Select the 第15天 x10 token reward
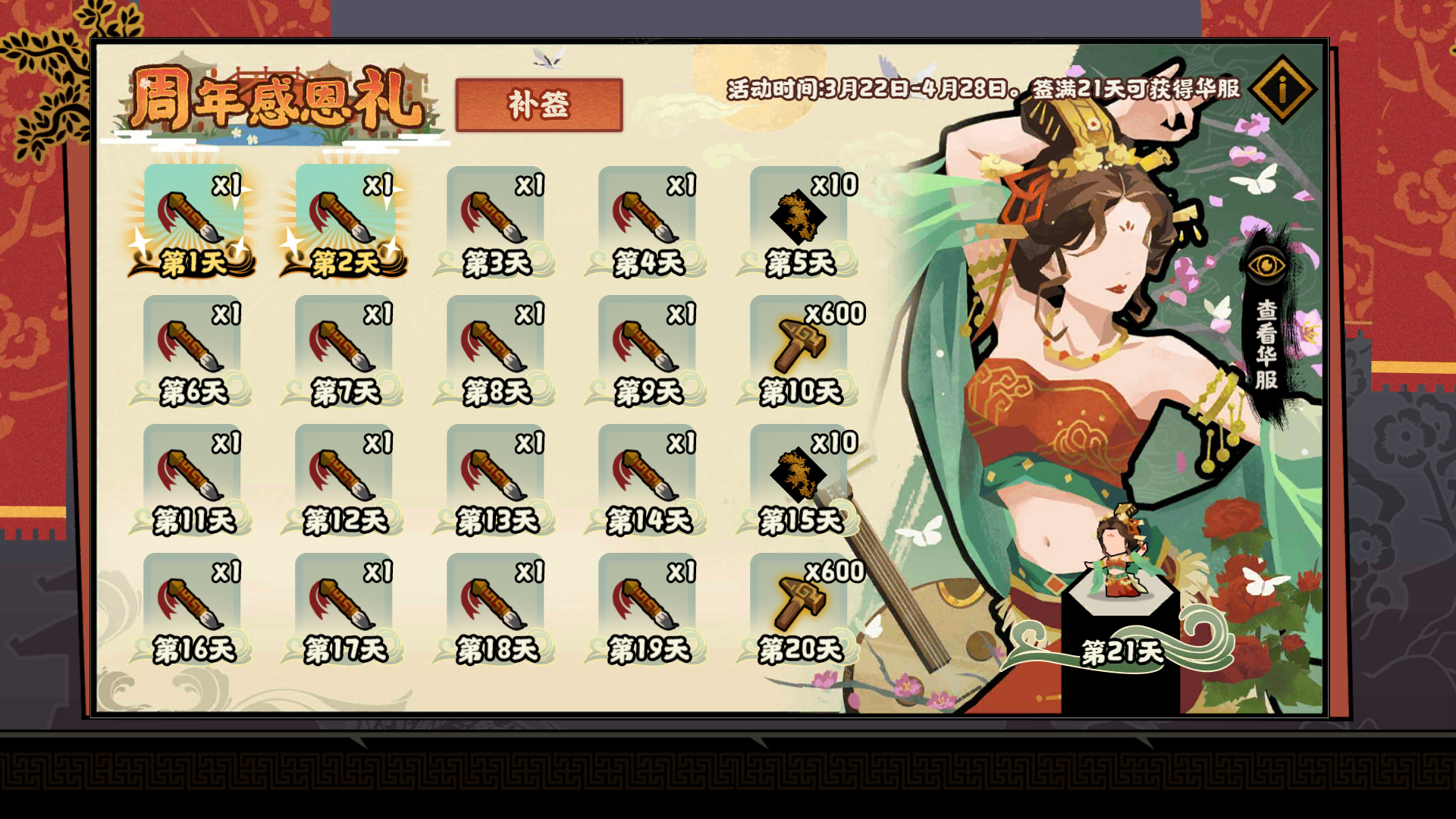 [x=799, y=478]
